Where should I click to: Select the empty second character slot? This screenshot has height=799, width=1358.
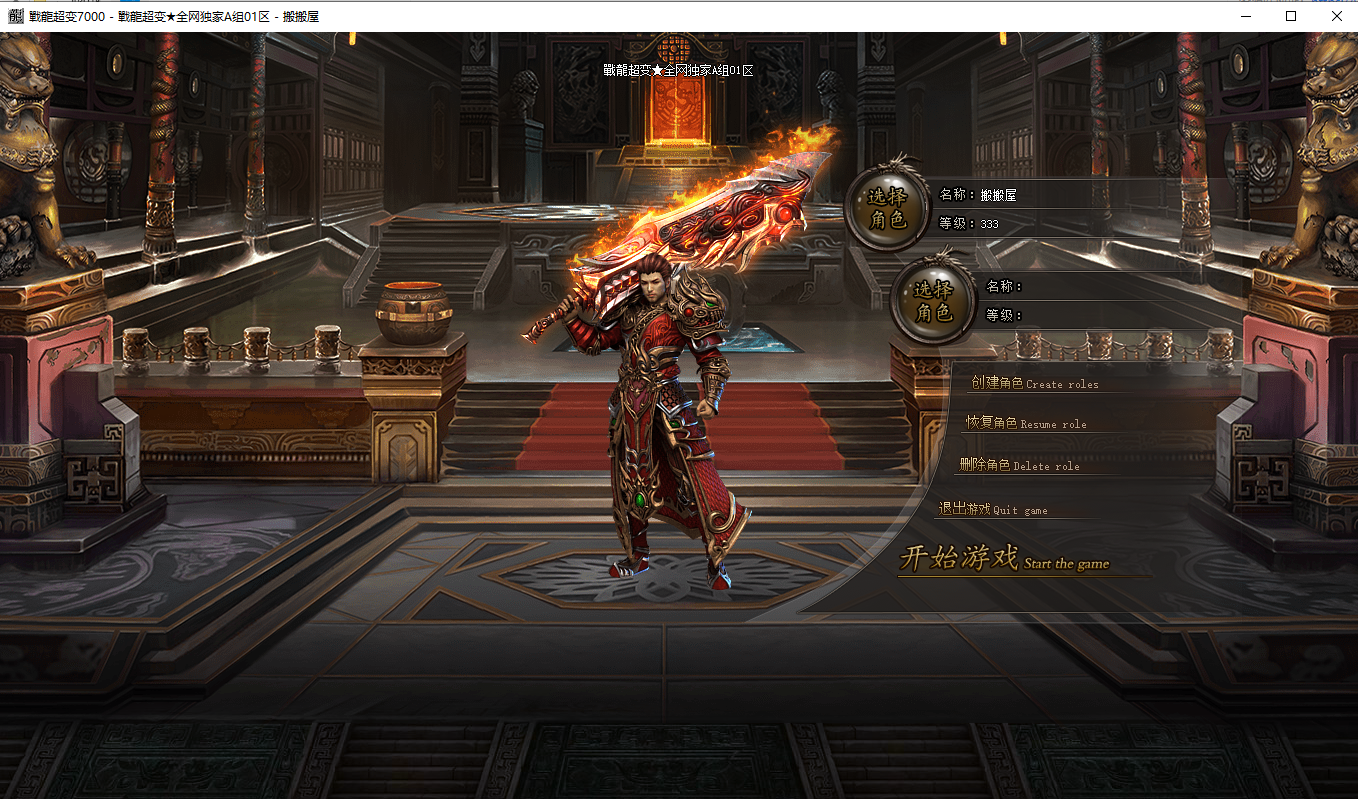coord(932,302)
